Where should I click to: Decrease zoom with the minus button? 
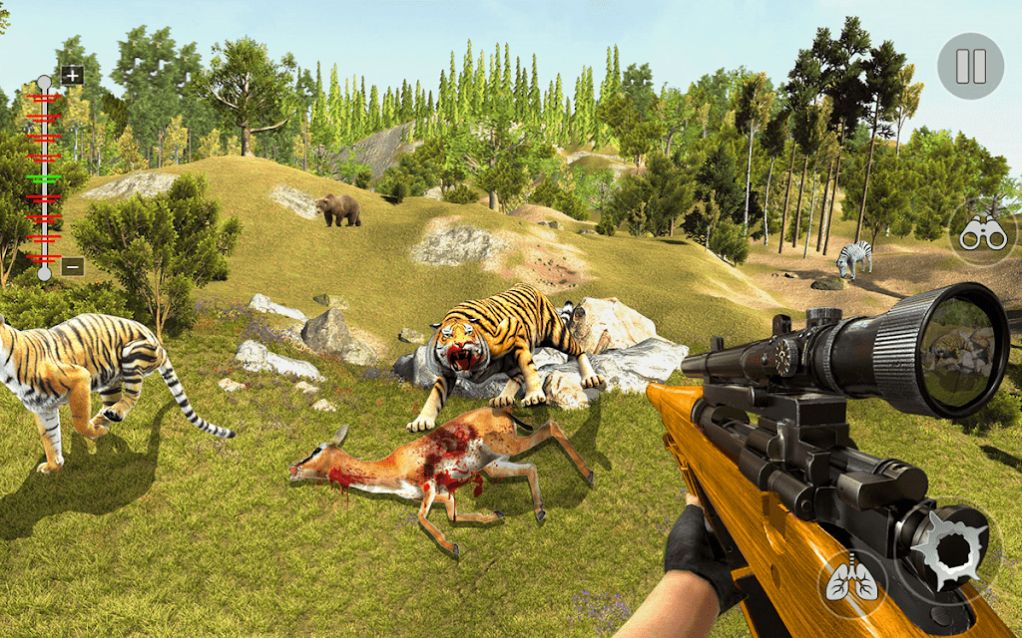tap(72, 266)
